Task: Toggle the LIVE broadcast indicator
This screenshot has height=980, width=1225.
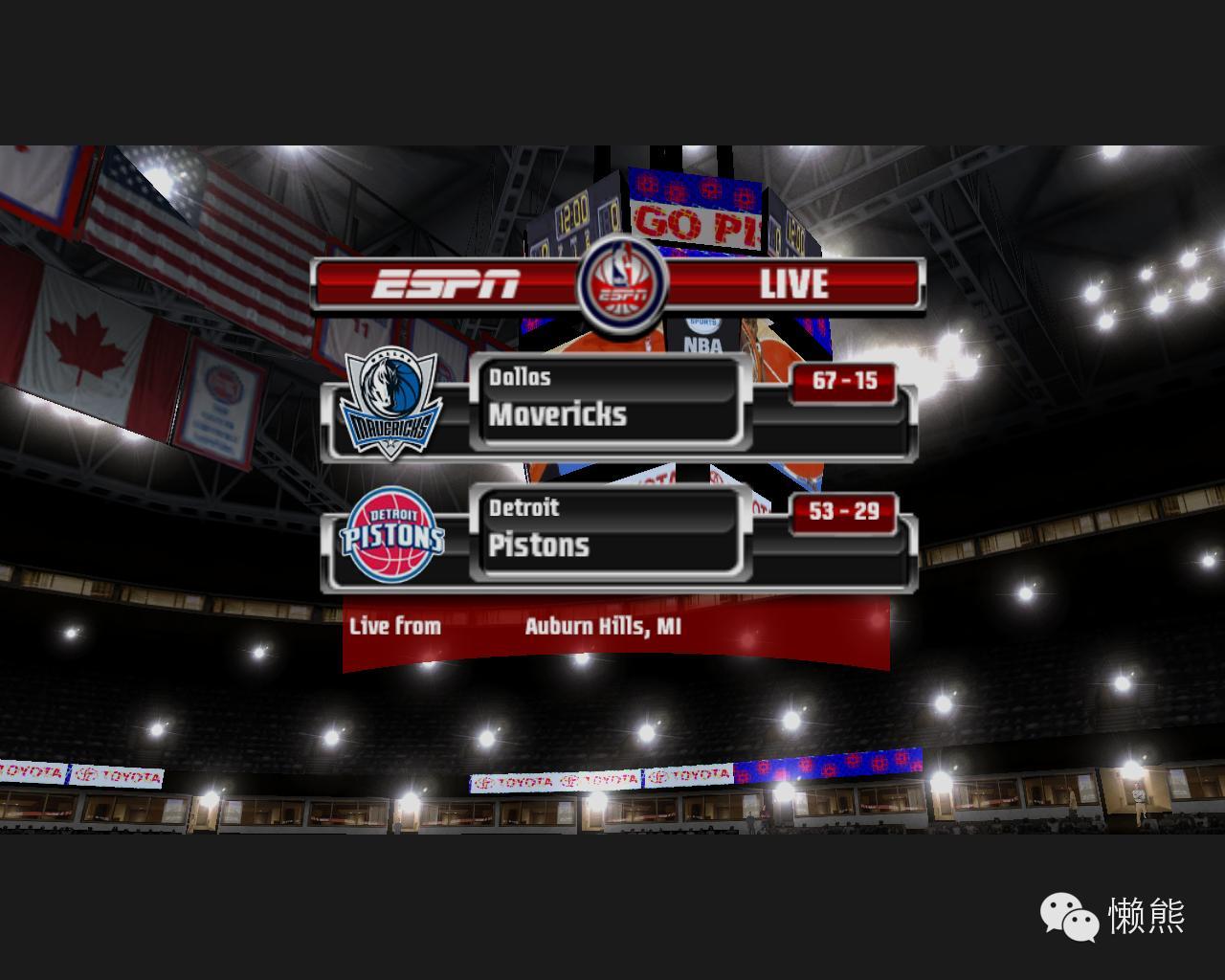Action: click(x=792, y=283)
